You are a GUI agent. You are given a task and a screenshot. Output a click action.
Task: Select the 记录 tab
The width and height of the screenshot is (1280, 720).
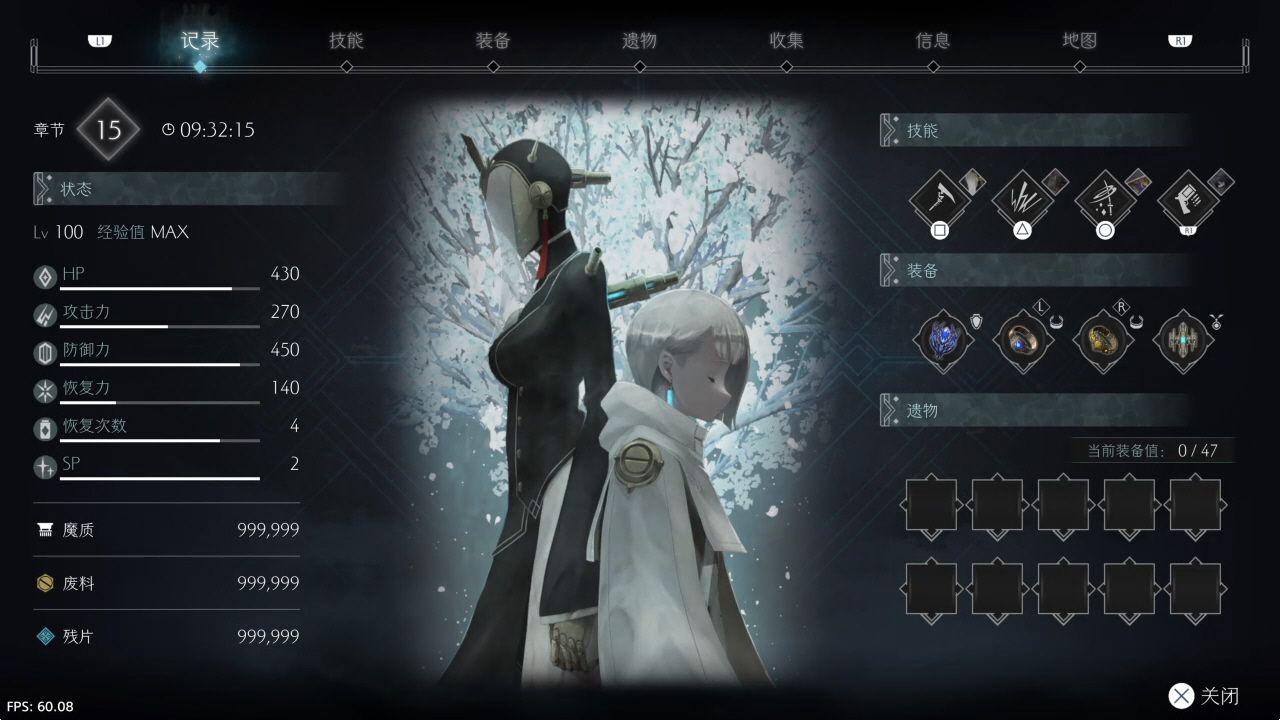[200, 41]
